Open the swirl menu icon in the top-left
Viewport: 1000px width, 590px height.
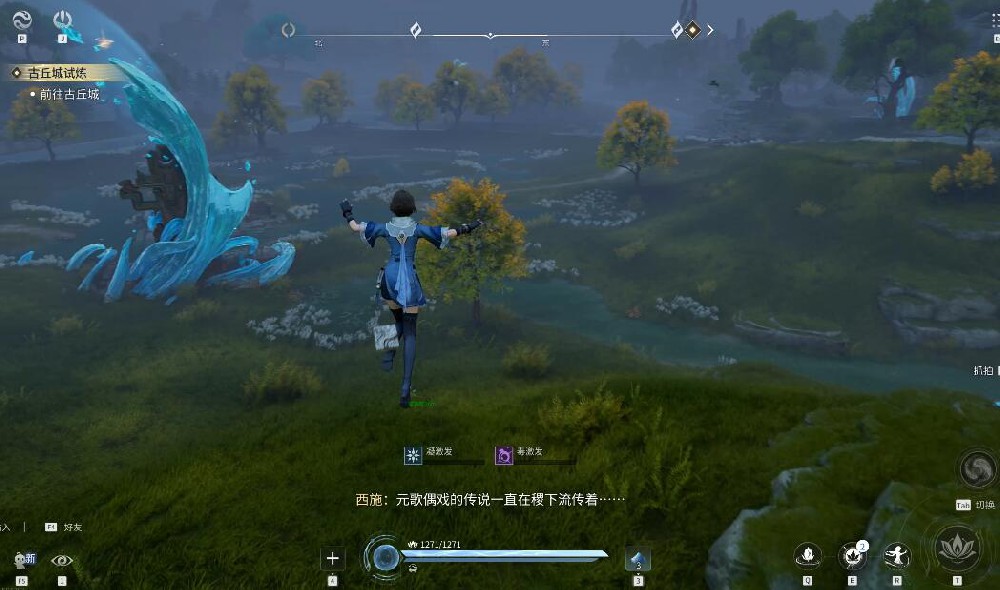coord(22,19)
